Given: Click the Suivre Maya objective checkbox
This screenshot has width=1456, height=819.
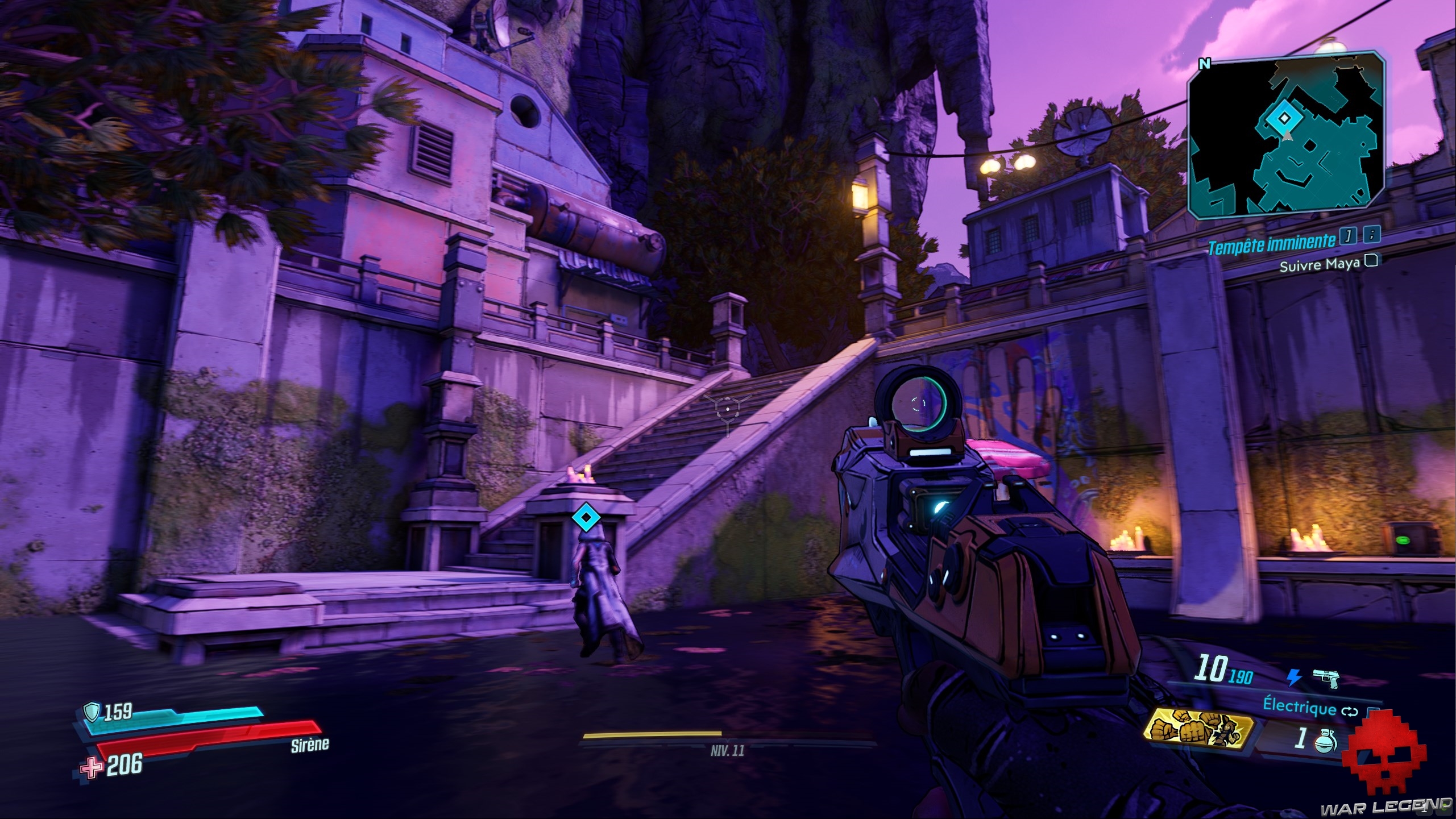Looking at the screenshot, I should (x=1371, y=261).
